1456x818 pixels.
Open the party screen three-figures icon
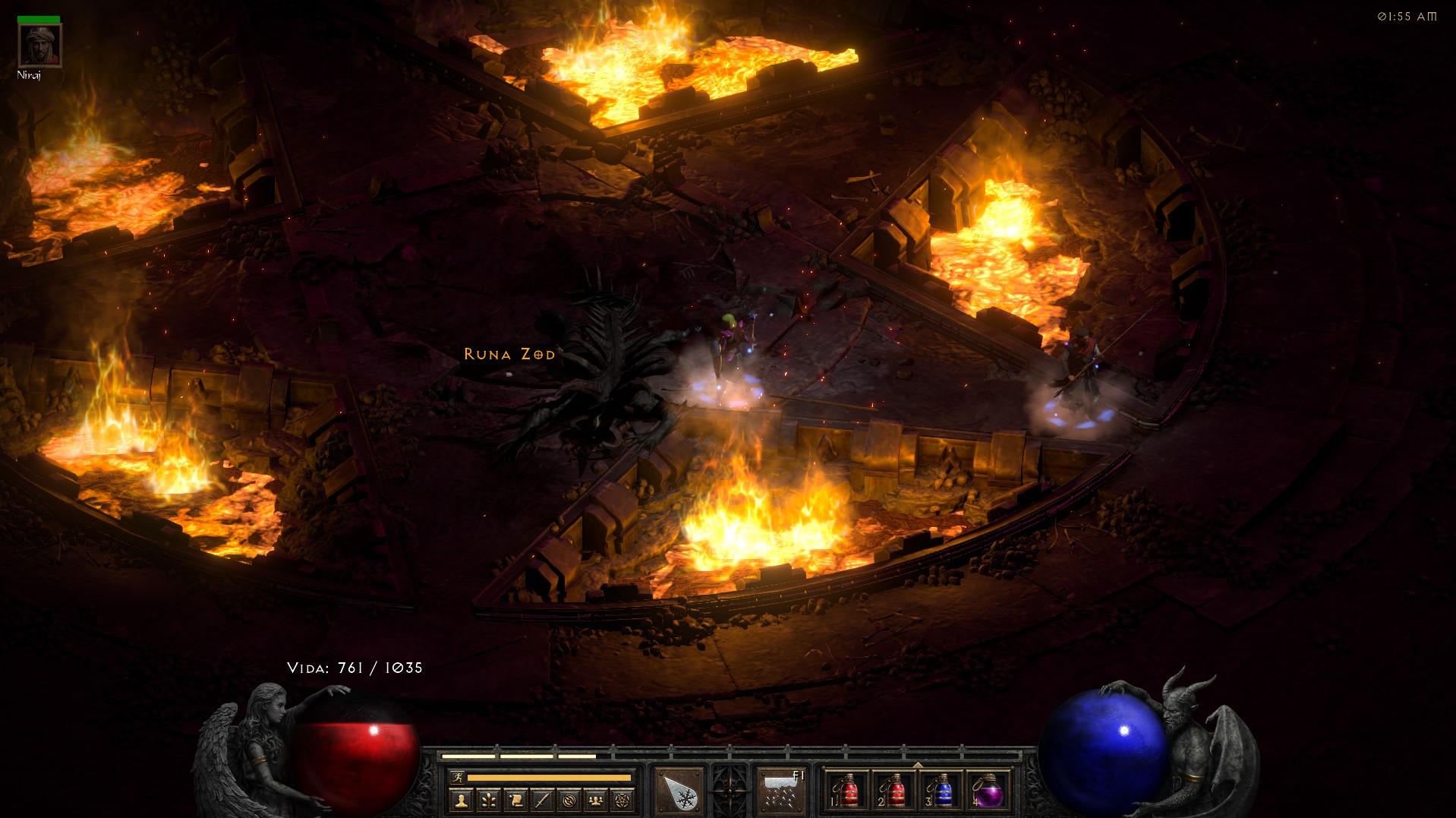coord(596,800)
